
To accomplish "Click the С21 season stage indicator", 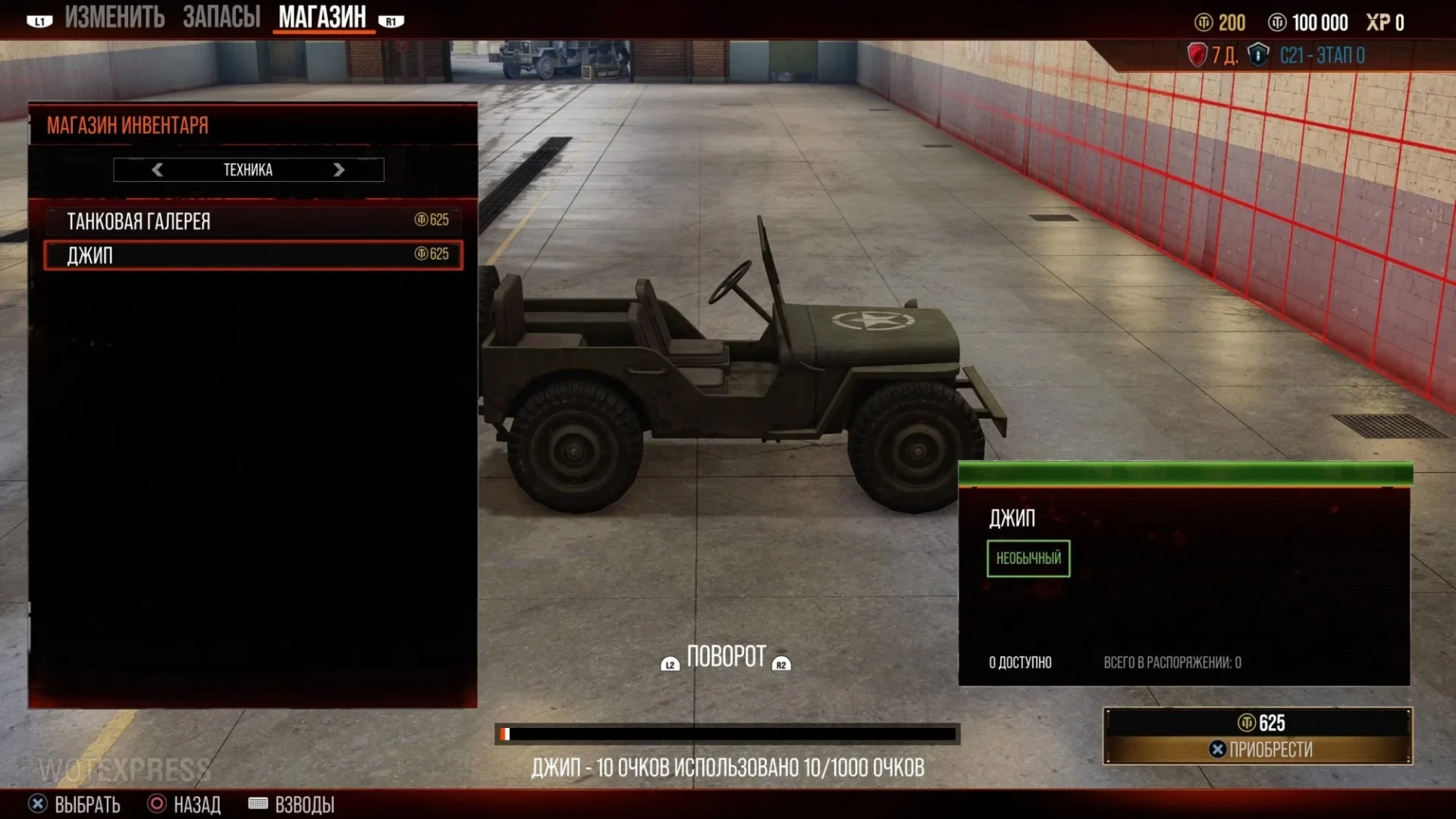I will point(1321,55).
